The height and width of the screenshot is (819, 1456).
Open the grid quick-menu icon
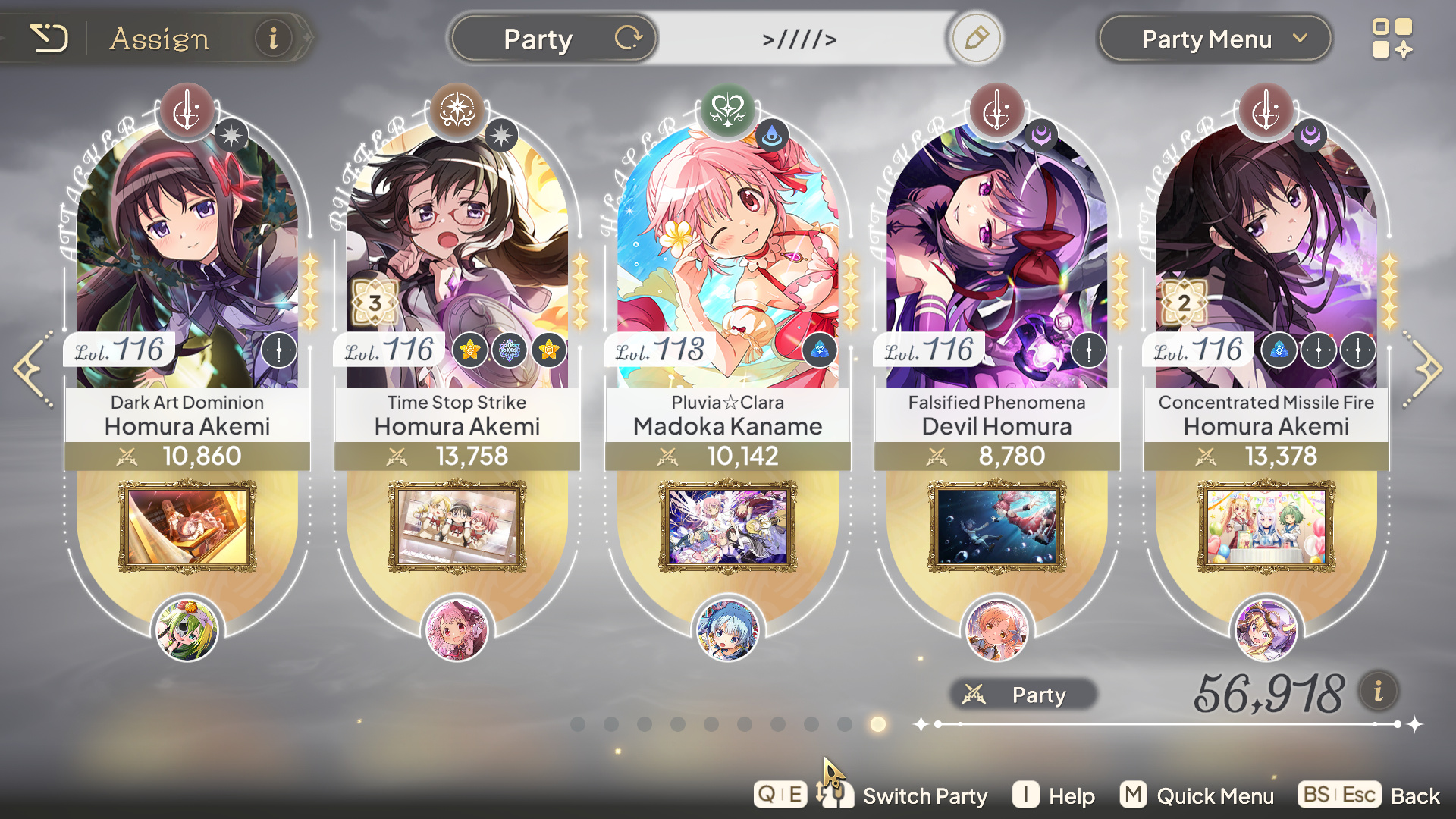click(1392, 39)
